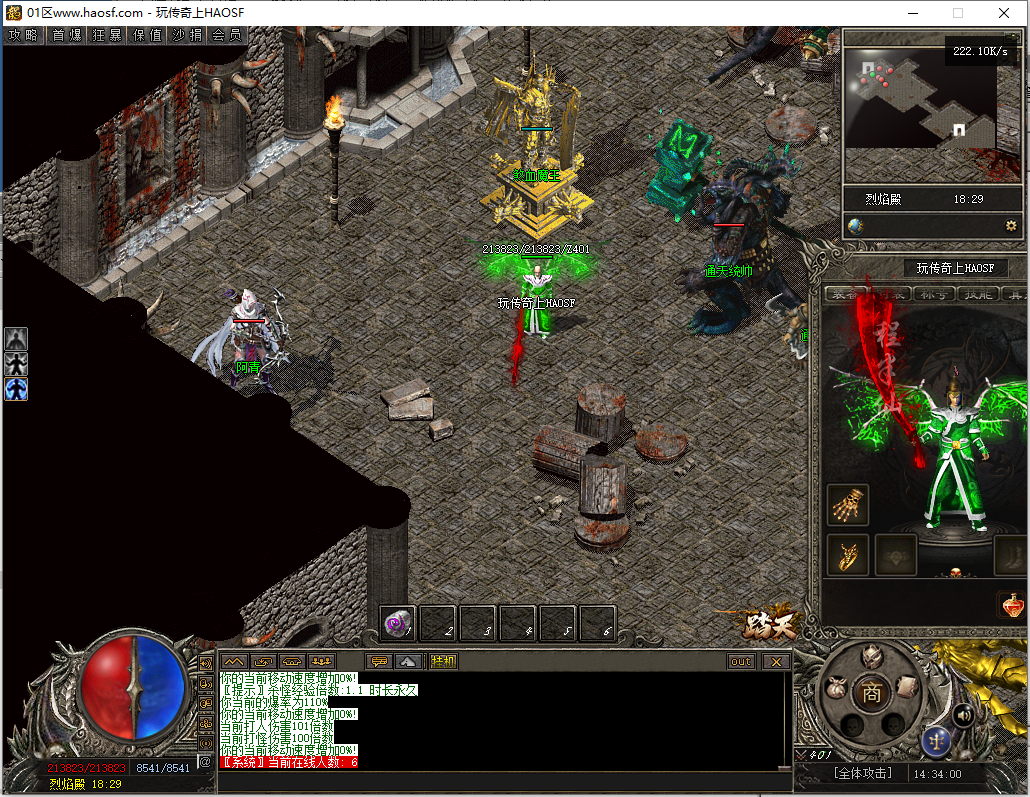Viewport: 1030px width, 797px height.
Task: Open the 首爆 menu entry
Action: (x=67, y=35)
